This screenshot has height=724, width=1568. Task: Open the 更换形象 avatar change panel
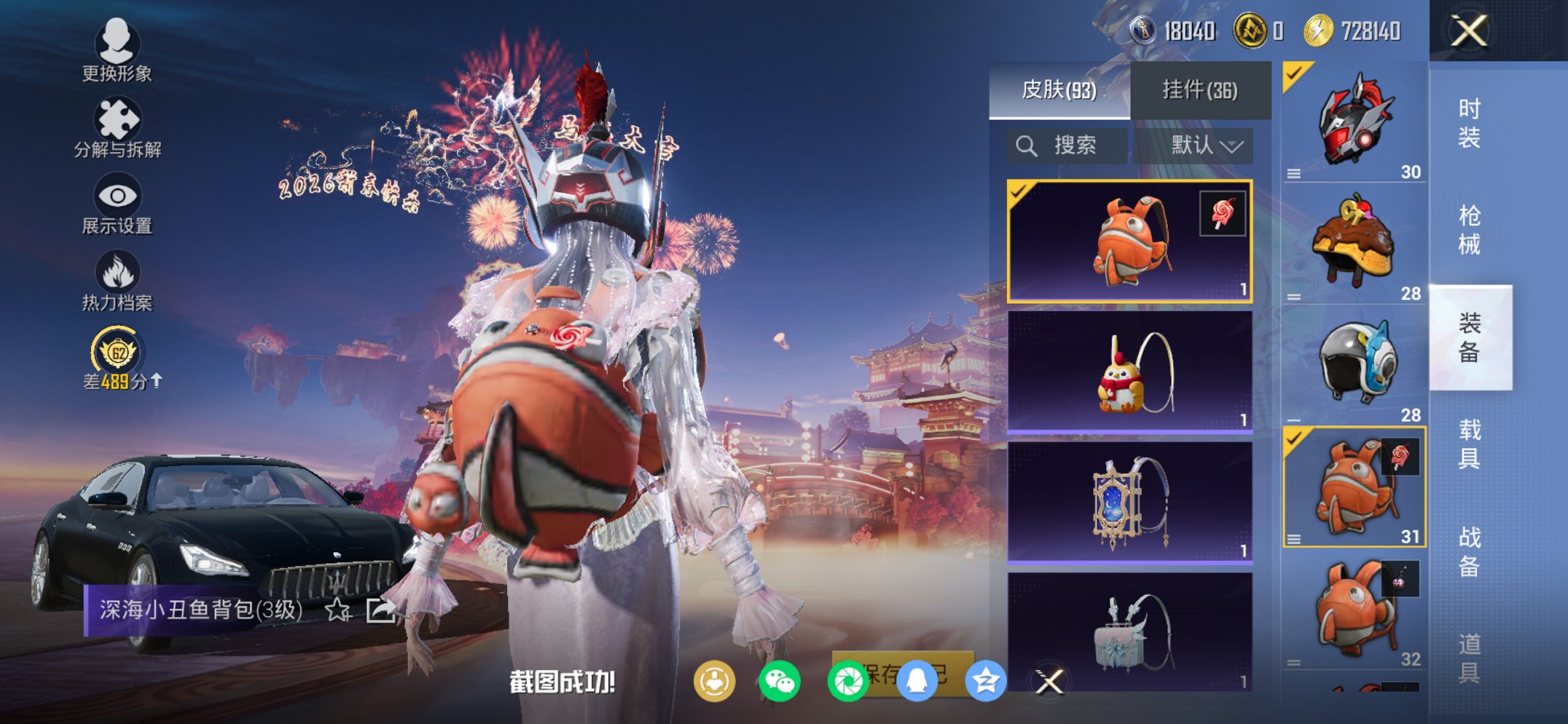(x=117, y=55)
